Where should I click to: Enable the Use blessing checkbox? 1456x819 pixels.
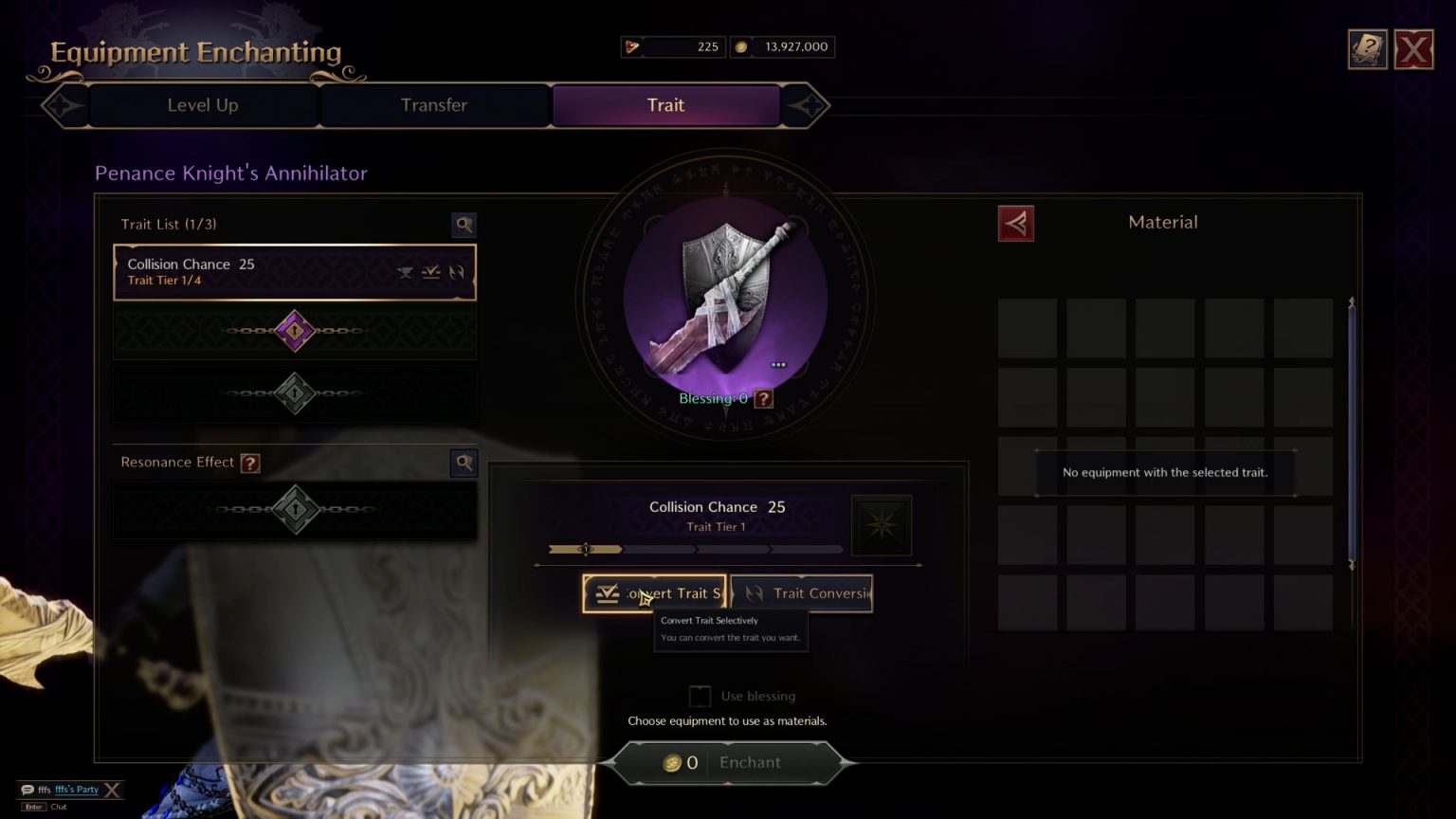tap(699, 695)
